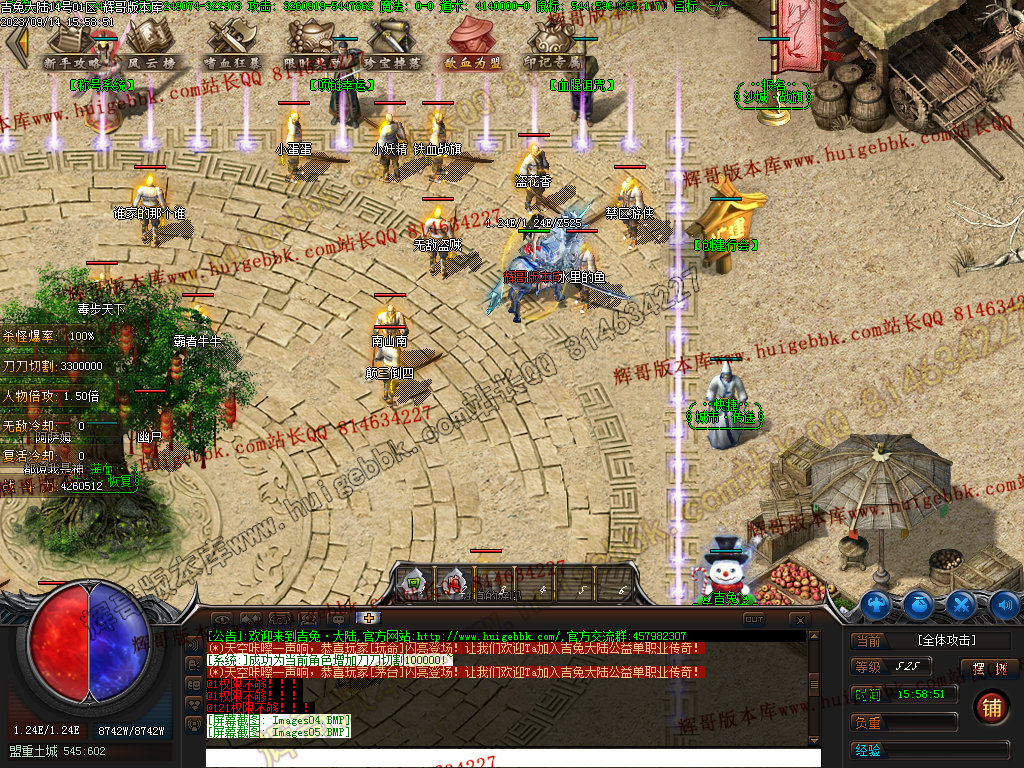Open the round 铺 shop button
Image resolution: width=1024 pixels, height=768 pixels.
pyautogui.click(x=990, y=707)
